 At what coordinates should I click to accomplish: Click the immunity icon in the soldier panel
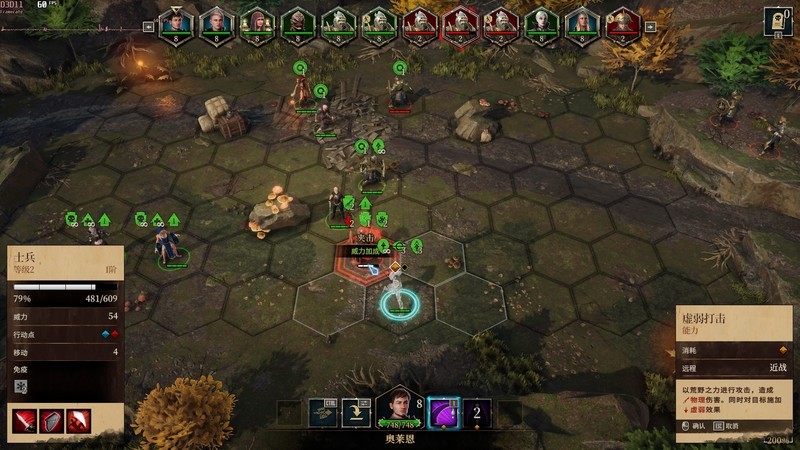(x=21, y=387)
